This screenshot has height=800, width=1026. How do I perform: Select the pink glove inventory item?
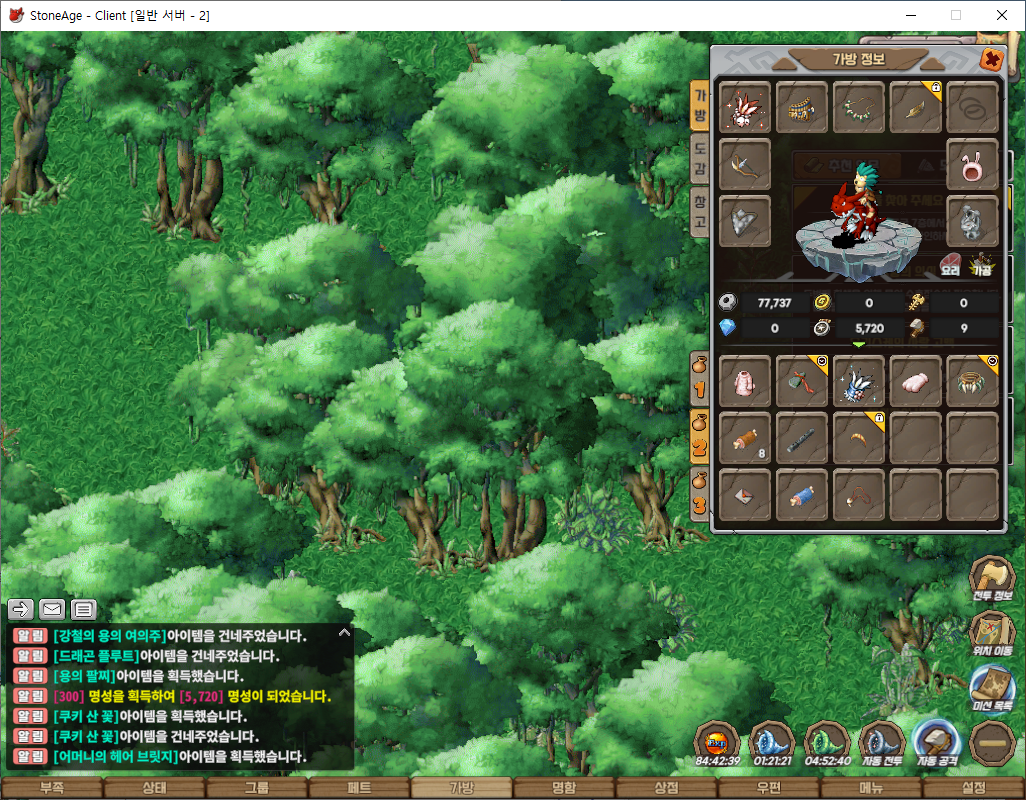916,381
